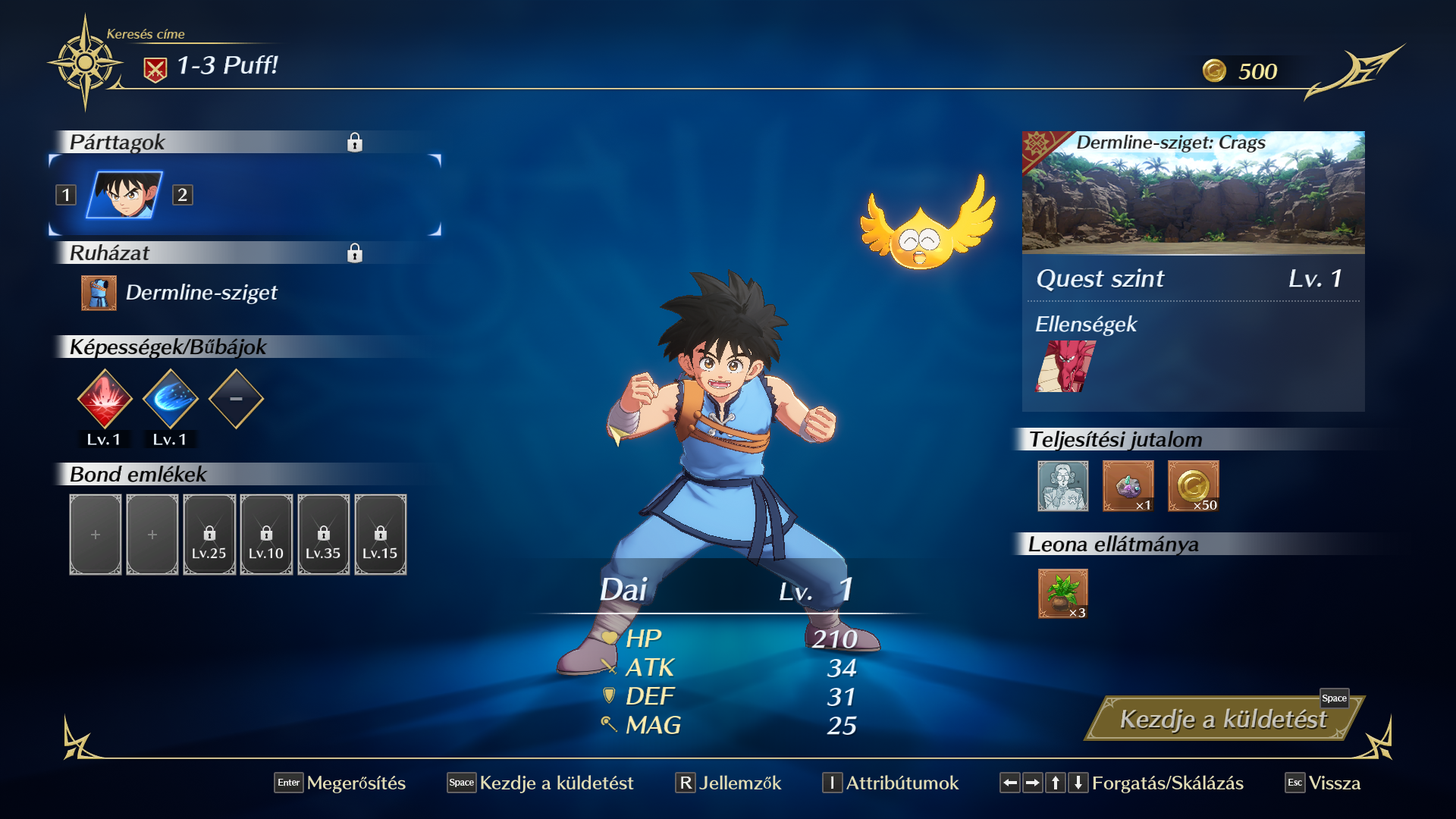Screen dimensions: 1456x819
Task: Choose the empty skill slot with dash
Action: tap(236, 399)
